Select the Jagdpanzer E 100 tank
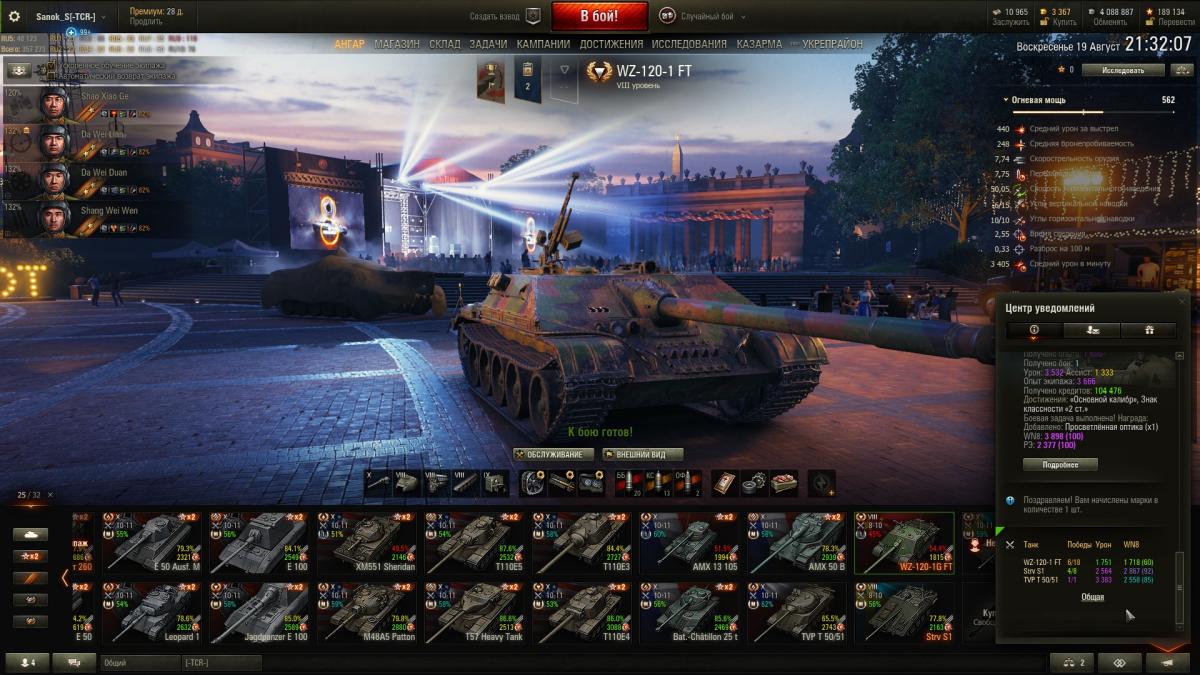Viewport: 1200px width, 675px height. pyautogui.click(x=258, y=613)
